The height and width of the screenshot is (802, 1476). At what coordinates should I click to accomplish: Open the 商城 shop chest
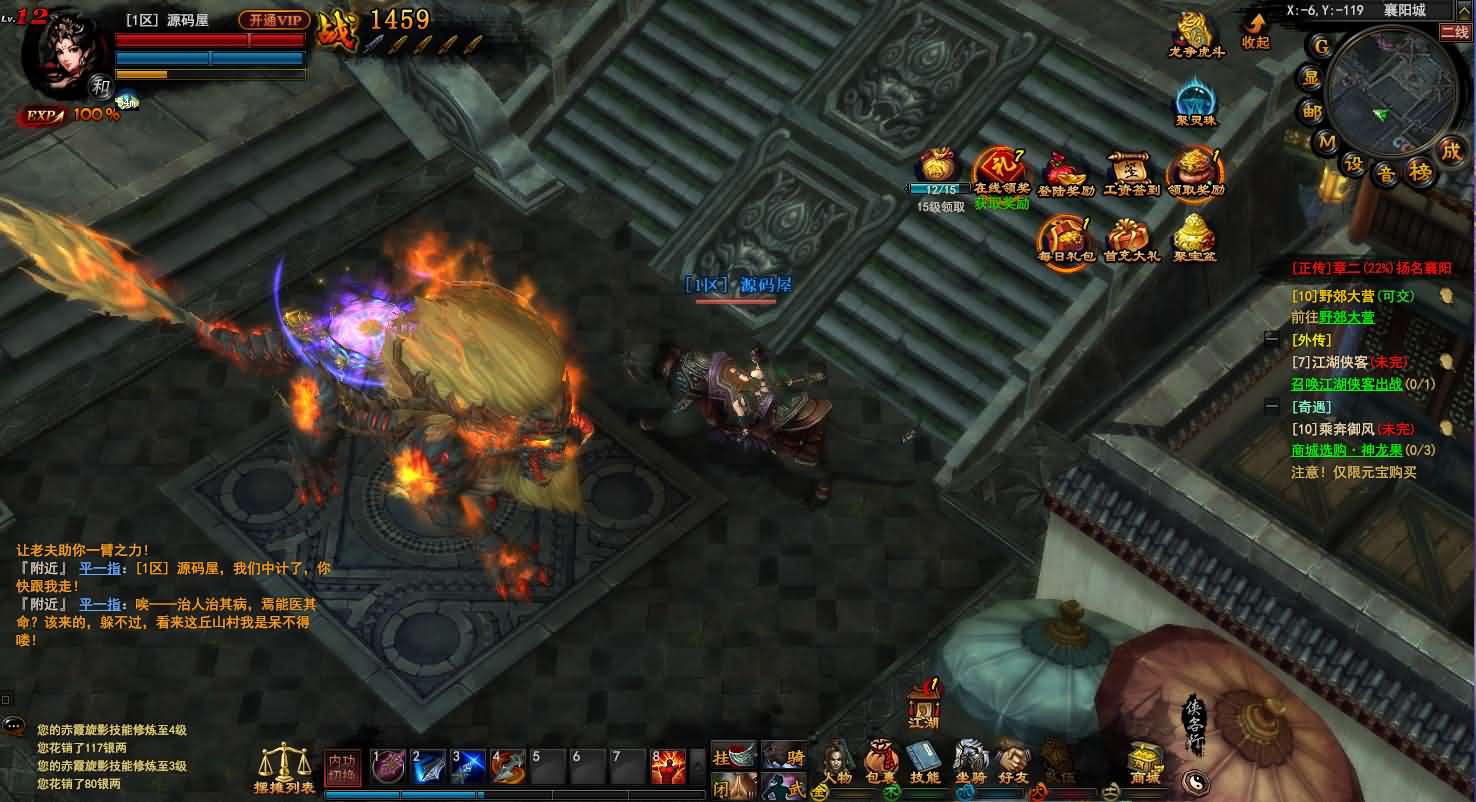pyautogui.click(x=1144, y=762)
